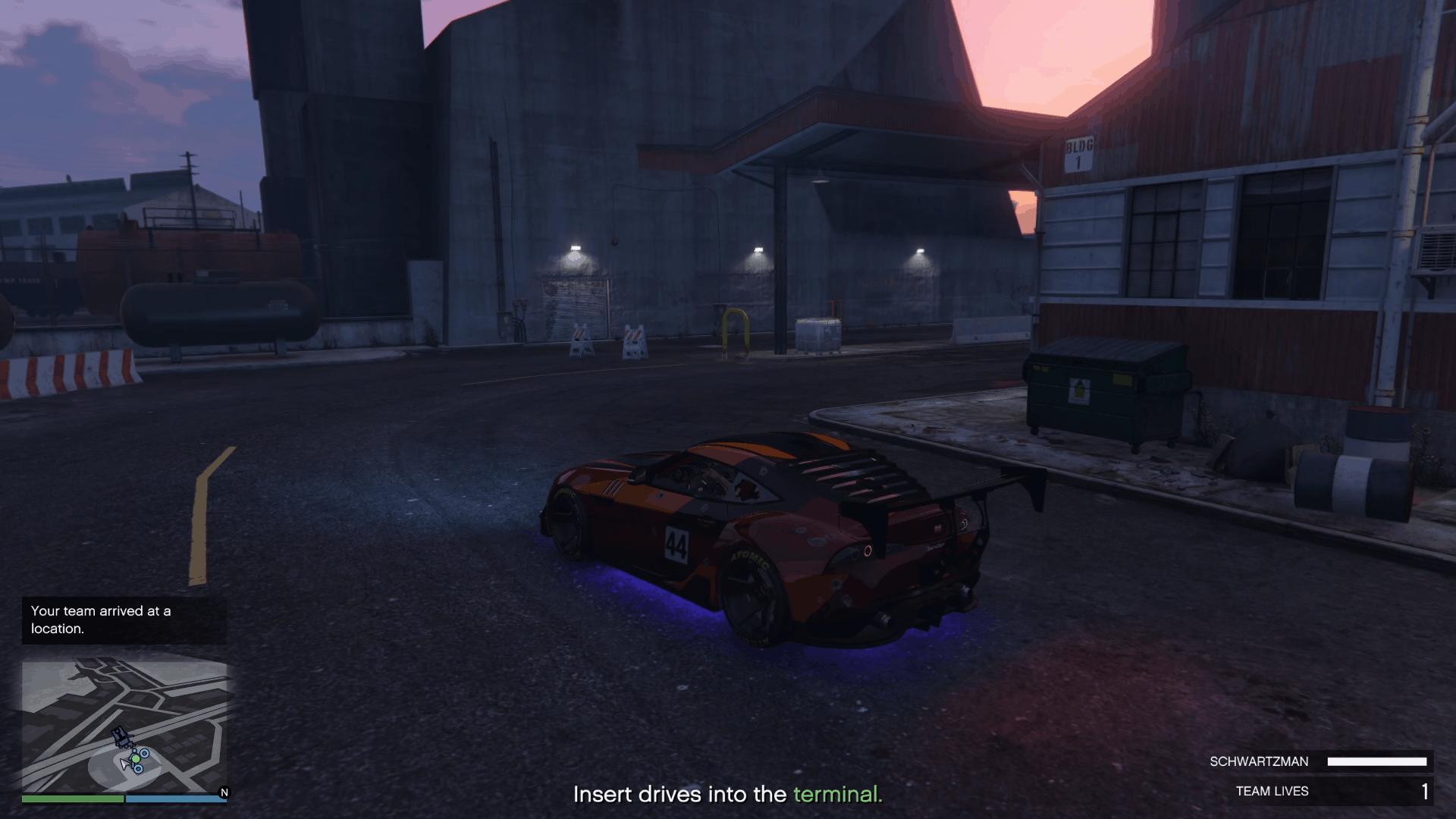Screen dimensions: 1456x819
Task: Click the green objective blip on the minimap
Action: tap(136, 759)
